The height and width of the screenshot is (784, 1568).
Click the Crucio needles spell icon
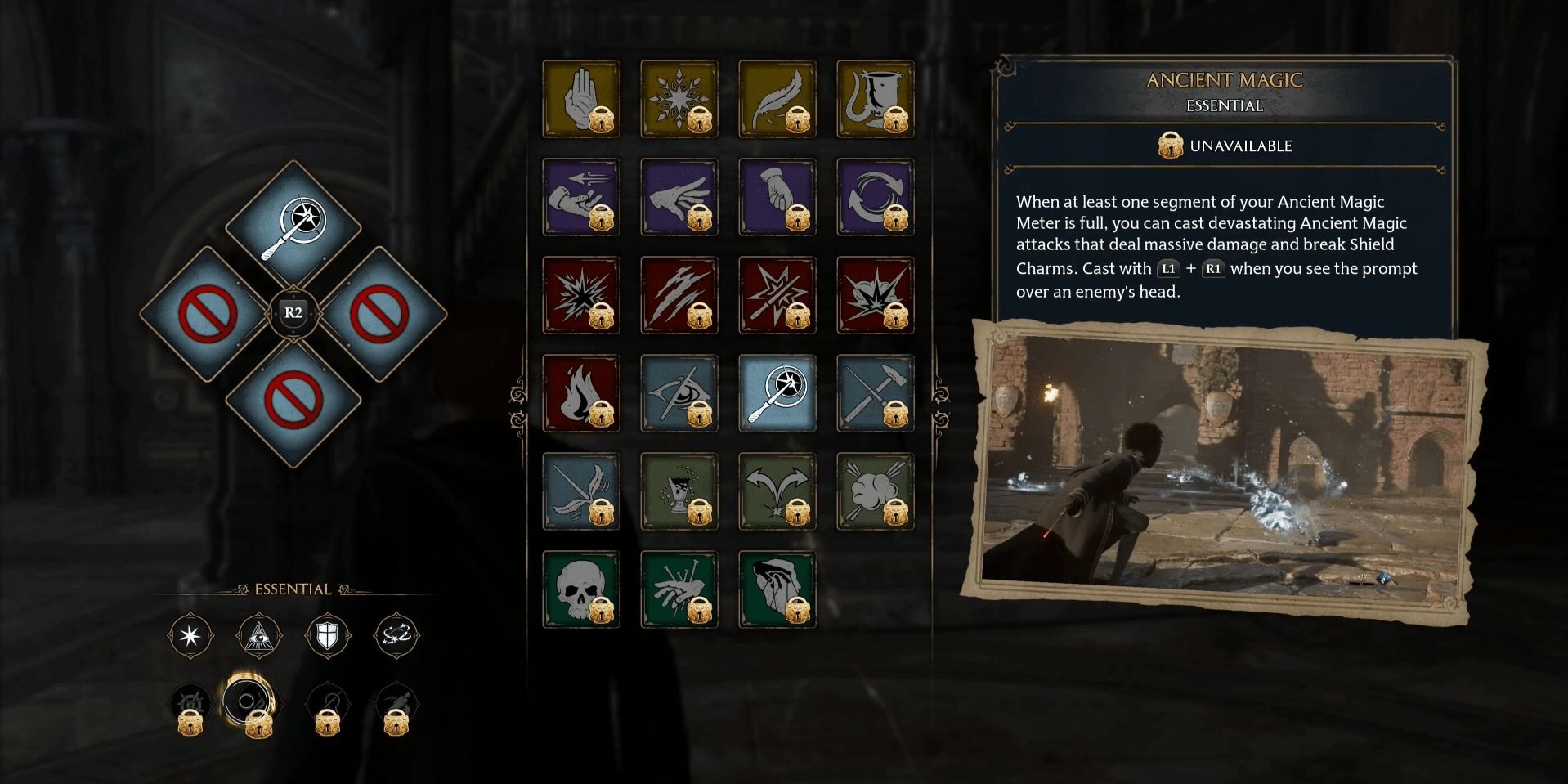coord(679,589)
